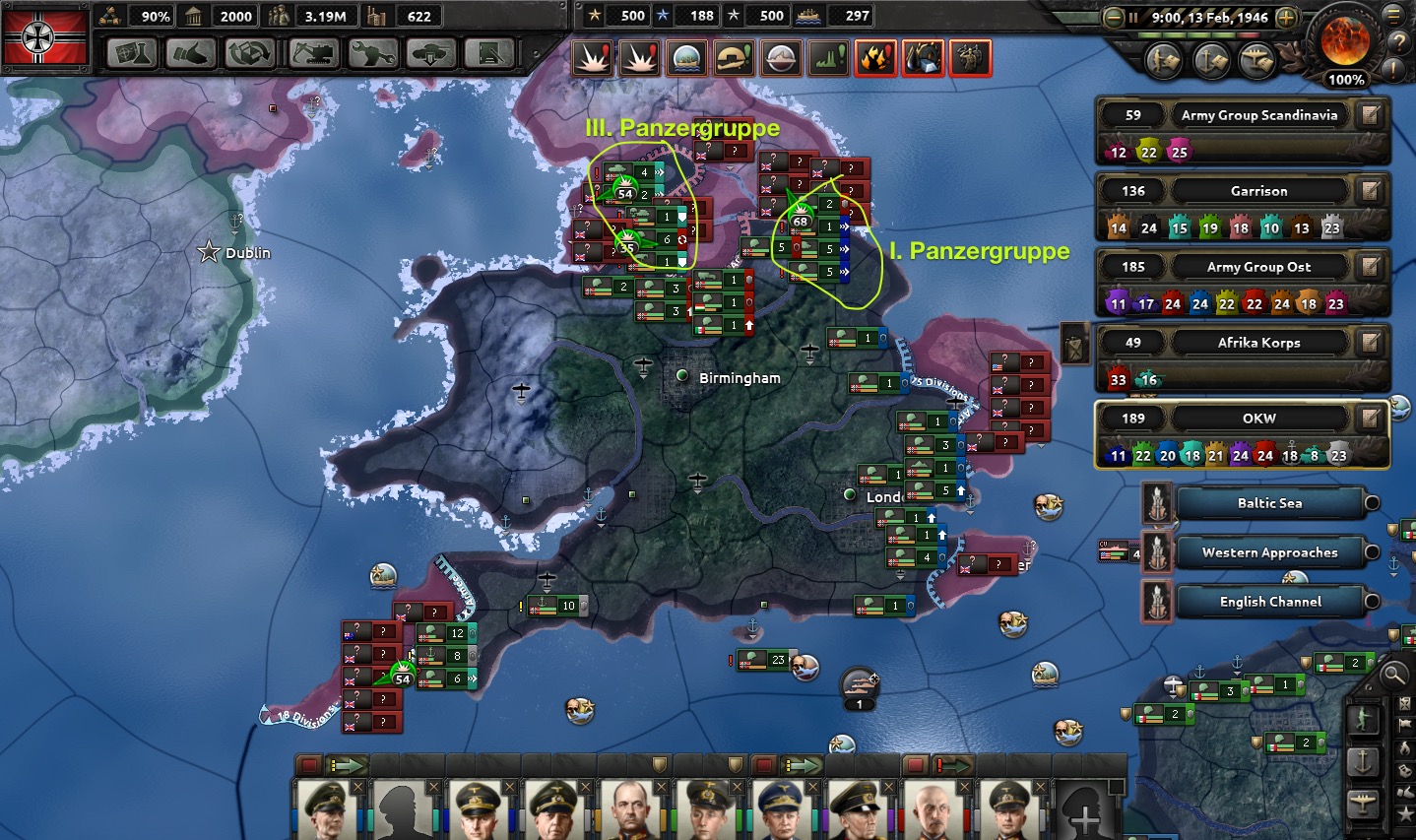Select the Afrika Korps army group
The width and height of the screenshot is (1416, 840).
point(1258,343)
